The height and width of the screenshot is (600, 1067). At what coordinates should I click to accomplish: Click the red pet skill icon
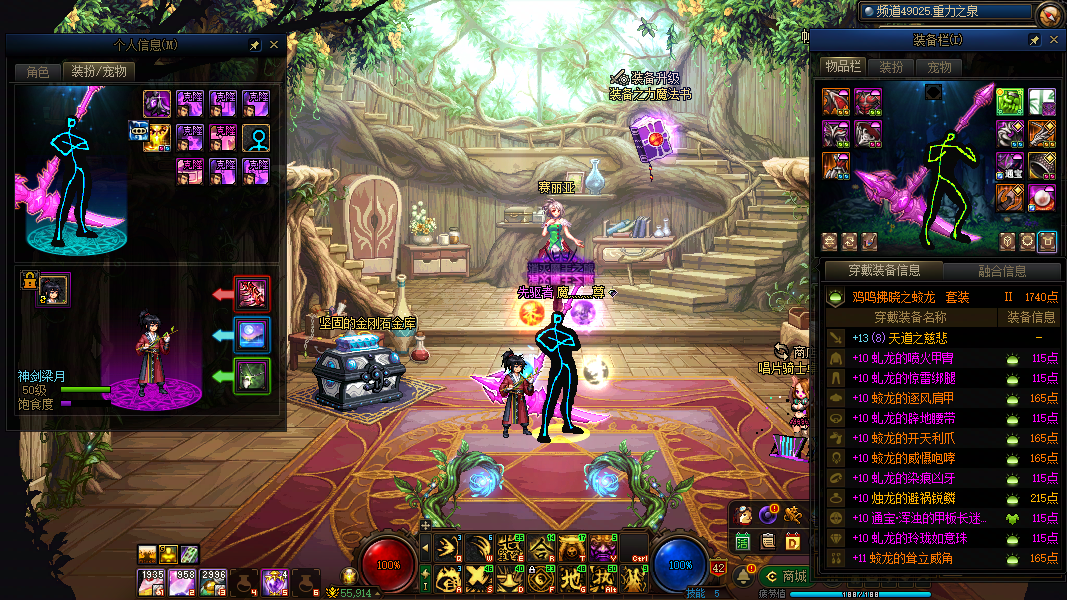(x=251, y=295)
